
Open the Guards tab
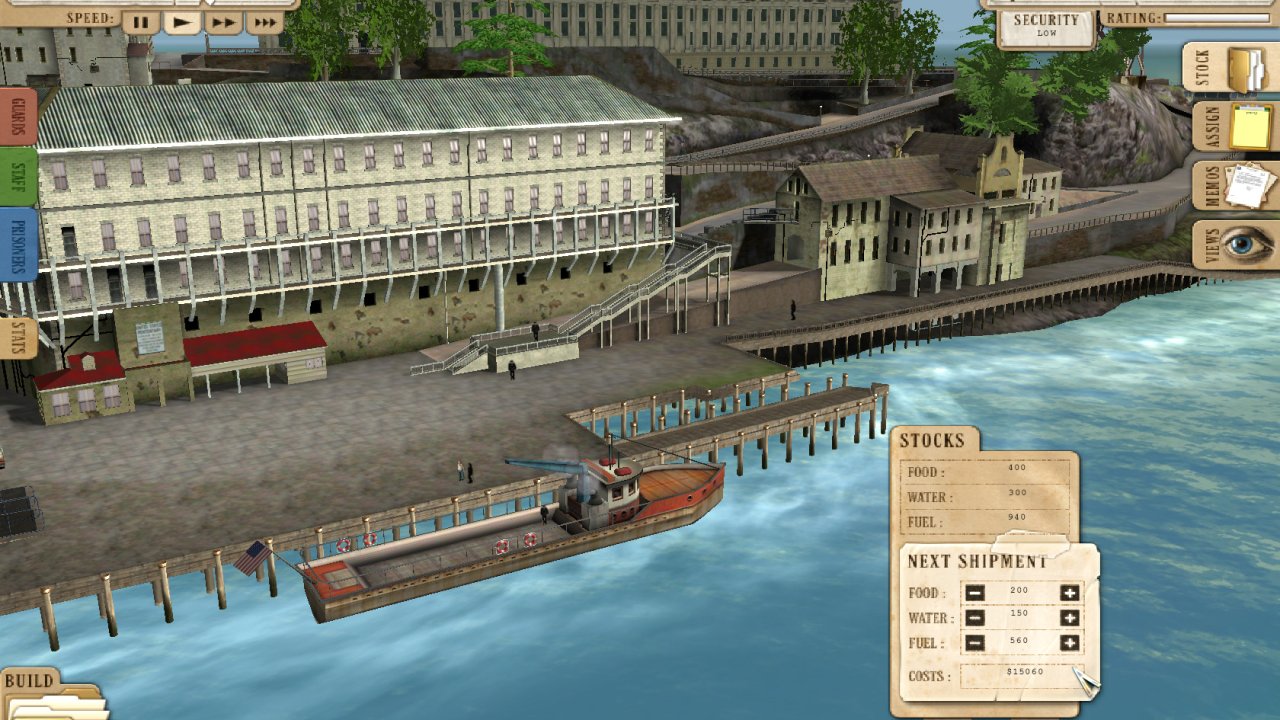pyautogui.click(x=19, y=117)
